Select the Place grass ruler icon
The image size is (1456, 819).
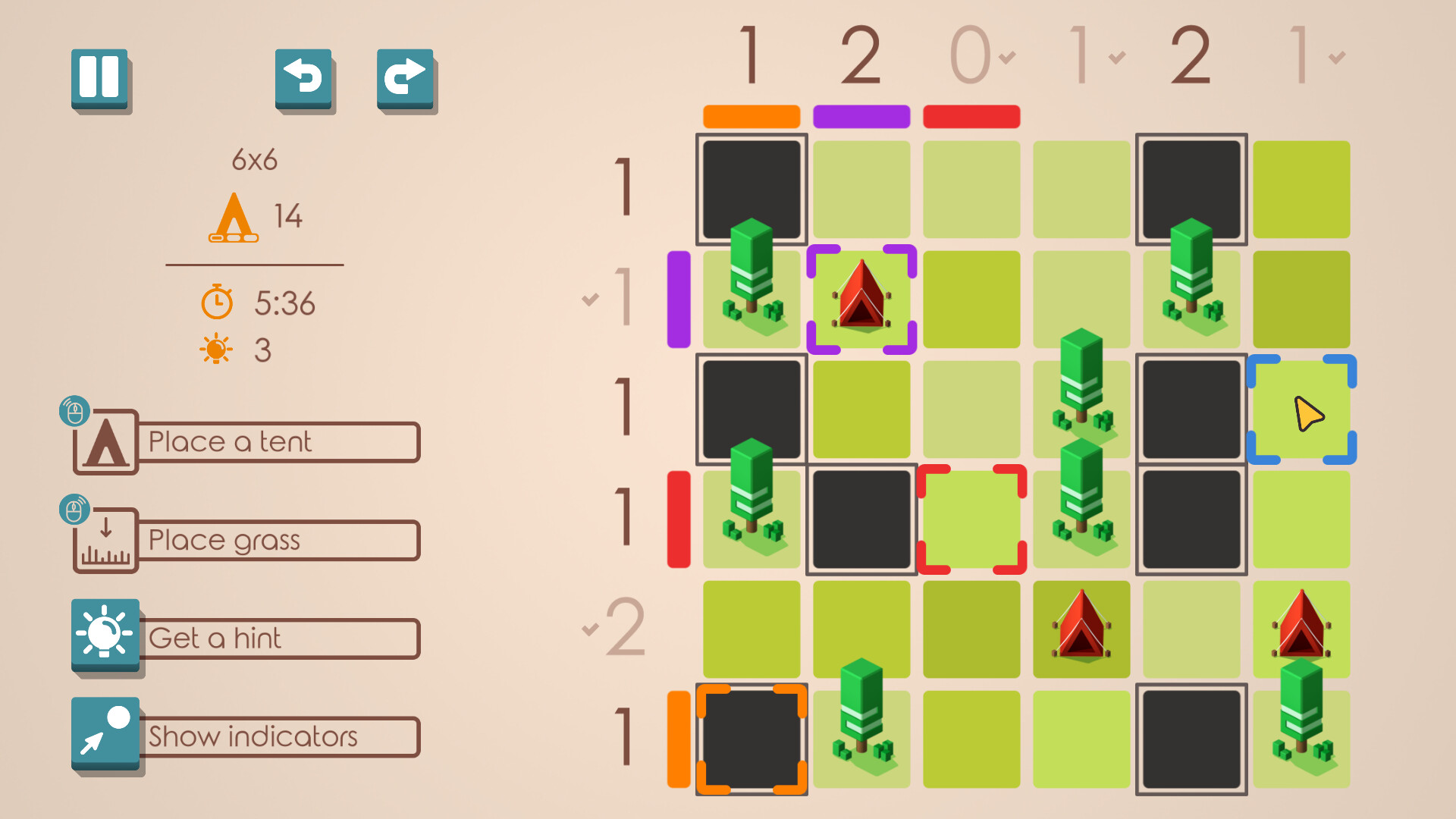pyautogui.click(x=106, y=541)
